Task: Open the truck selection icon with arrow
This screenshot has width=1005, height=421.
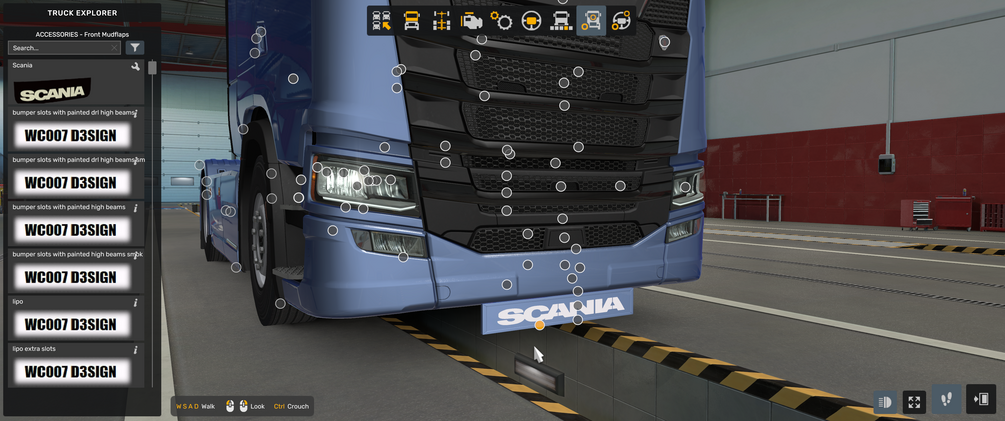Action: pos(381,21)
